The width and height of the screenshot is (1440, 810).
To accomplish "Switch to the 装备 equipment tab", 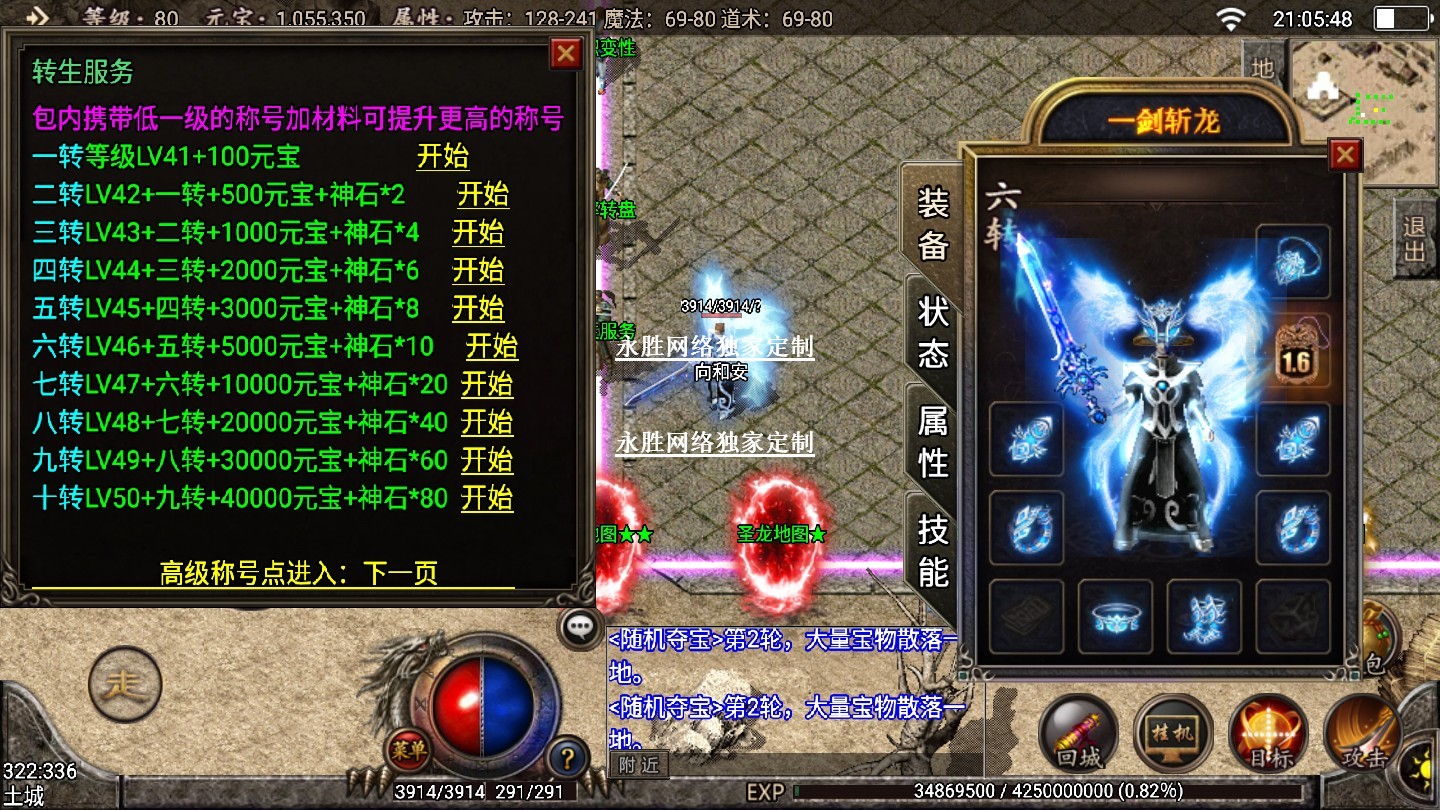I will coord(932,224).
